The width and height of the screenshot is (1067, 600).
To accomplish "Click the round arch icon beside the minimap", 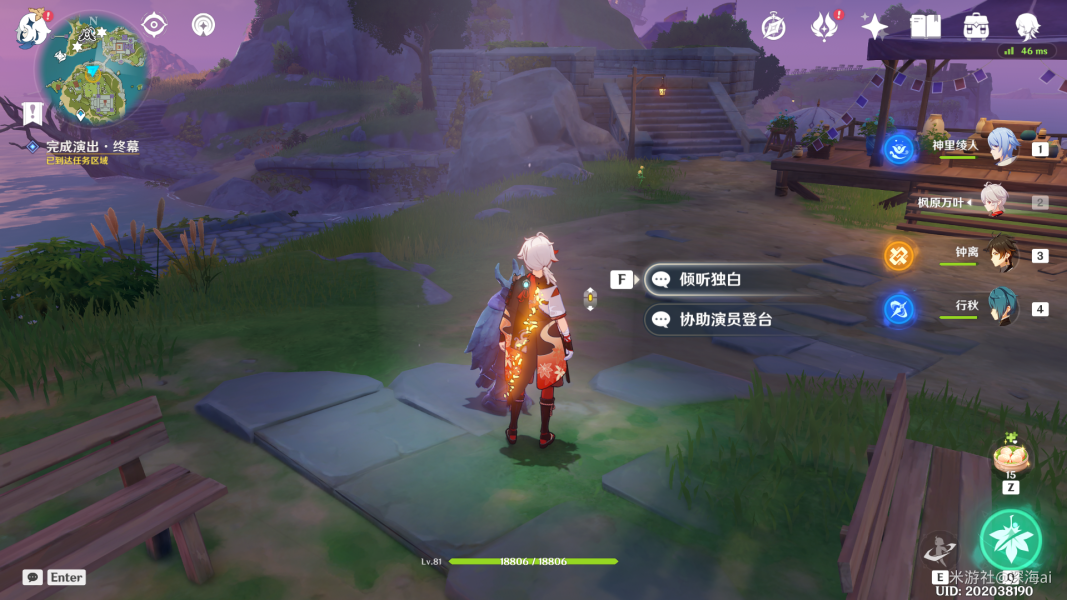I will (203, 24).
